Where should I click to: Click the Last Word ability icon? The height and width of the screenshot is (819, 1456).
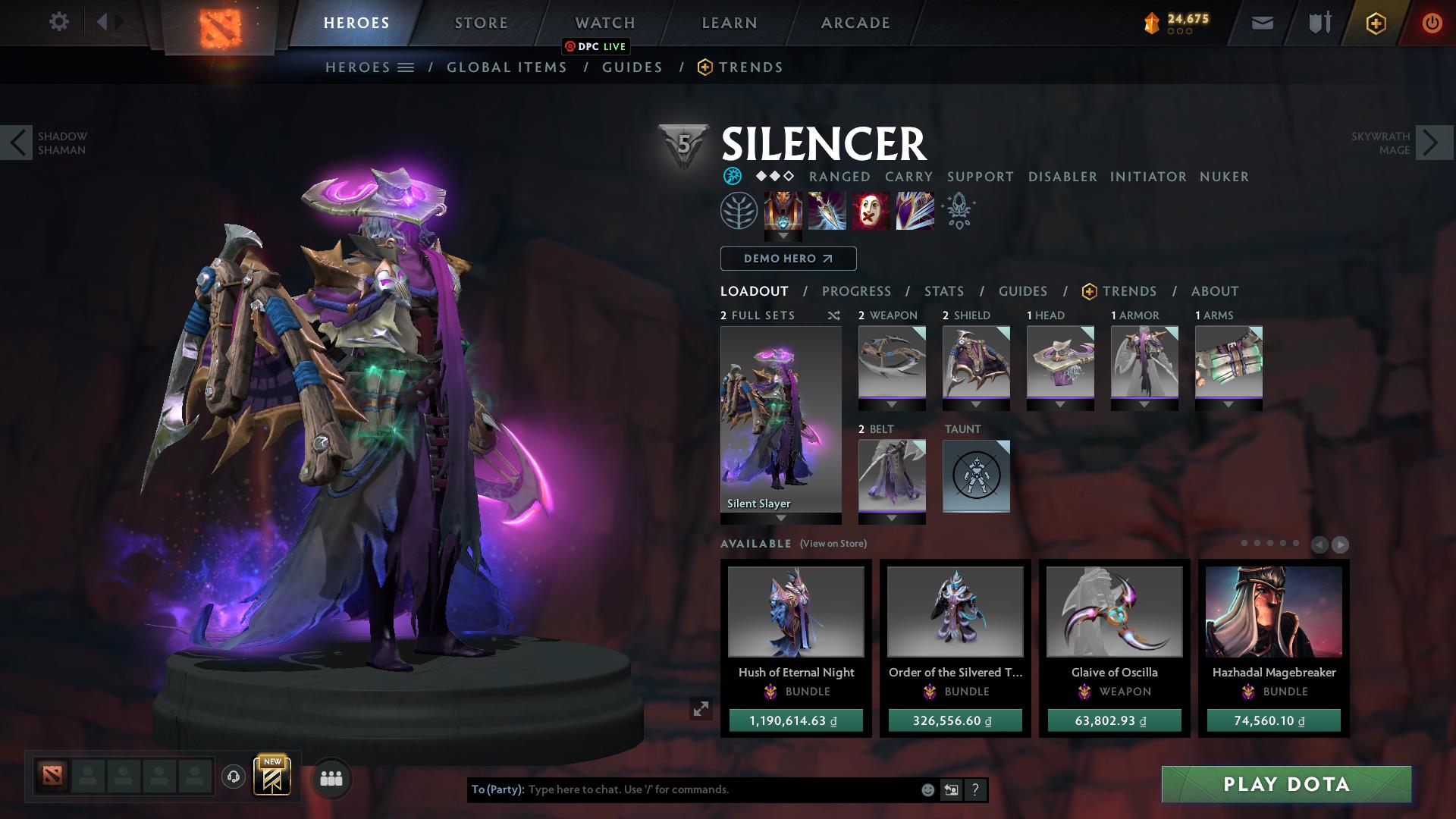[x=871, y=211]
